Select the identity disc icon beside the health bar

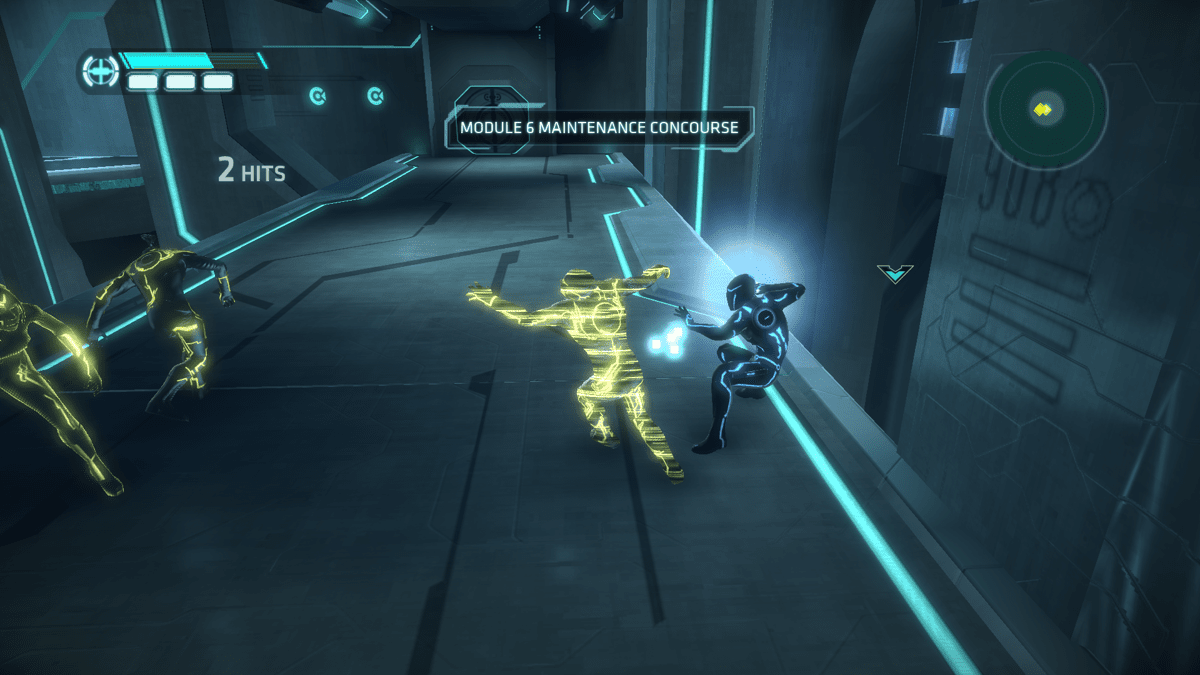[x=100, y=71]
